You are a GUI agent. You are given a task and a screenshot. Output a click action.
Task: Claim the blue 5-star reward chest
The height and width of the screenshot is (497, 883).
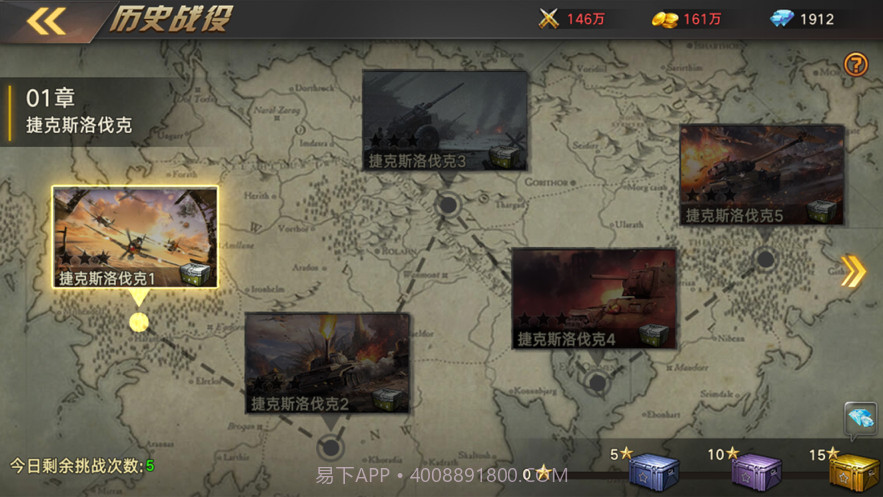click(x=652, y=471)
